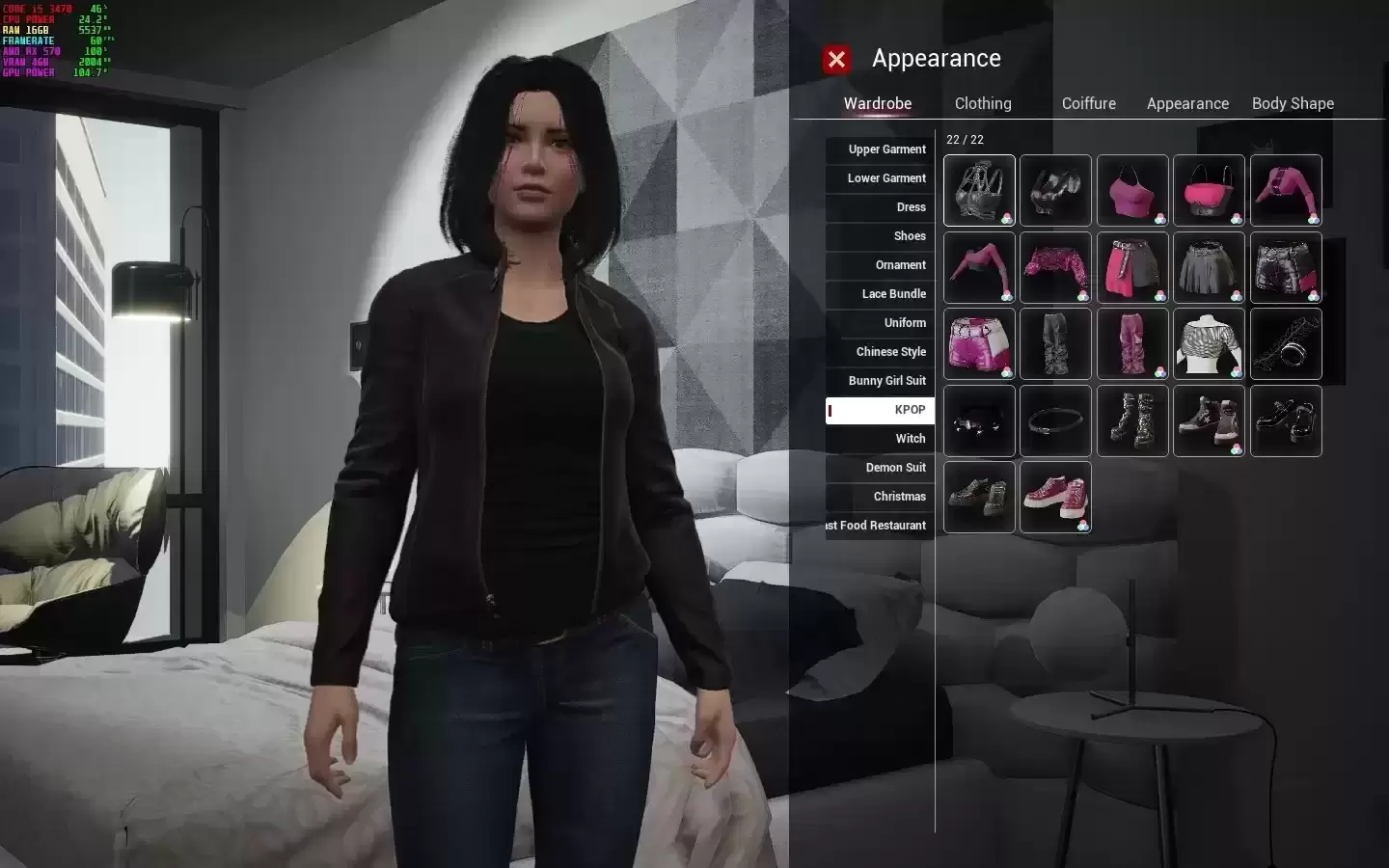Show the Upper Garment category
This screenshot has width=1389, height=868.
[880, 149]
